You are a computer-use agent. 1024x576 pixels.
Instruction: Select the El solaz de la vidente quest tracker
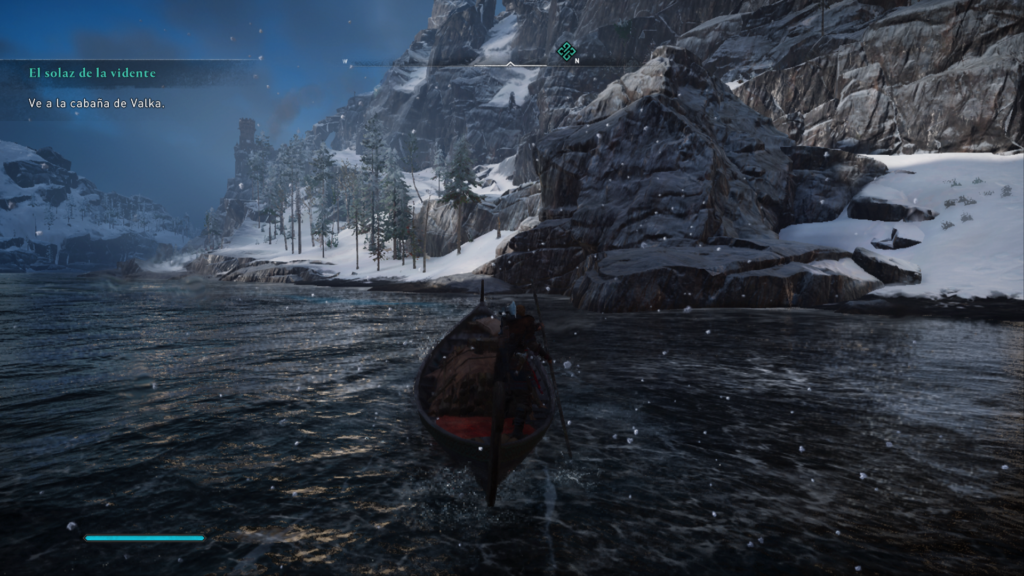click(92, 73)
